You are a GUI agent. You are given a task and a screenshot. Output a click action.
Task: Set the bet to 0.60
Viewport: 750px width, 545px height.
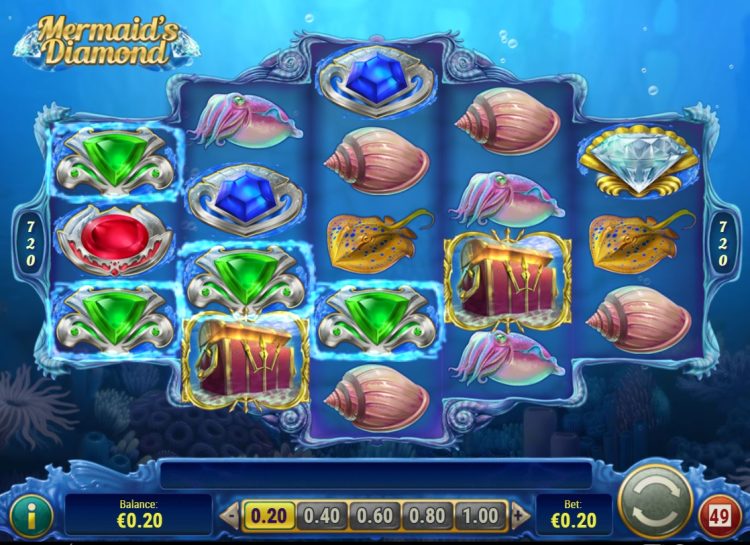pyautogui.click(x=374, y=516)
